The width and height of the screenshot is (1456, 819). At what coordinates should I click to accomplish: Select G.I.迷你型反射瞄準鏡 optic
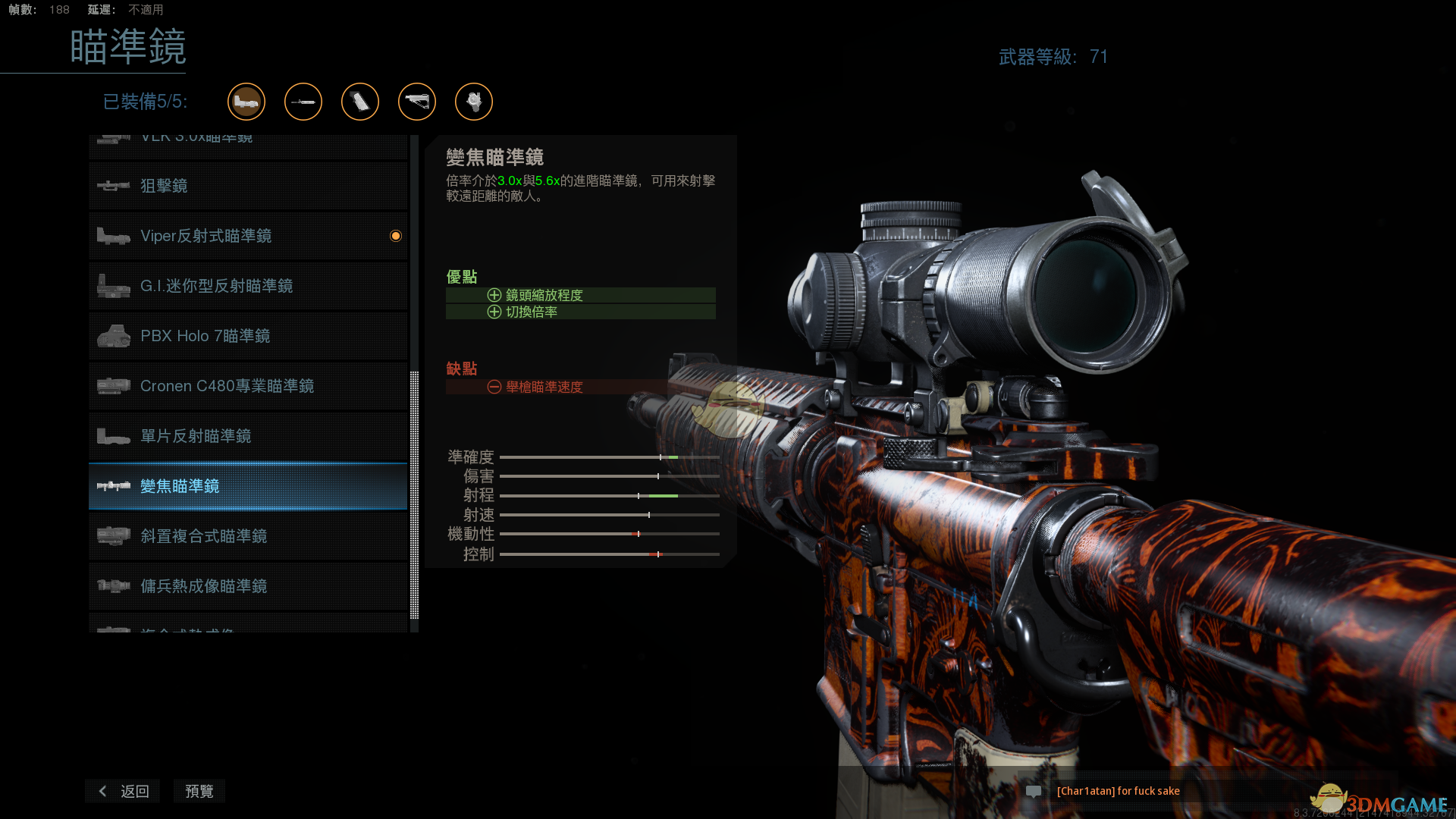point(248,286)
